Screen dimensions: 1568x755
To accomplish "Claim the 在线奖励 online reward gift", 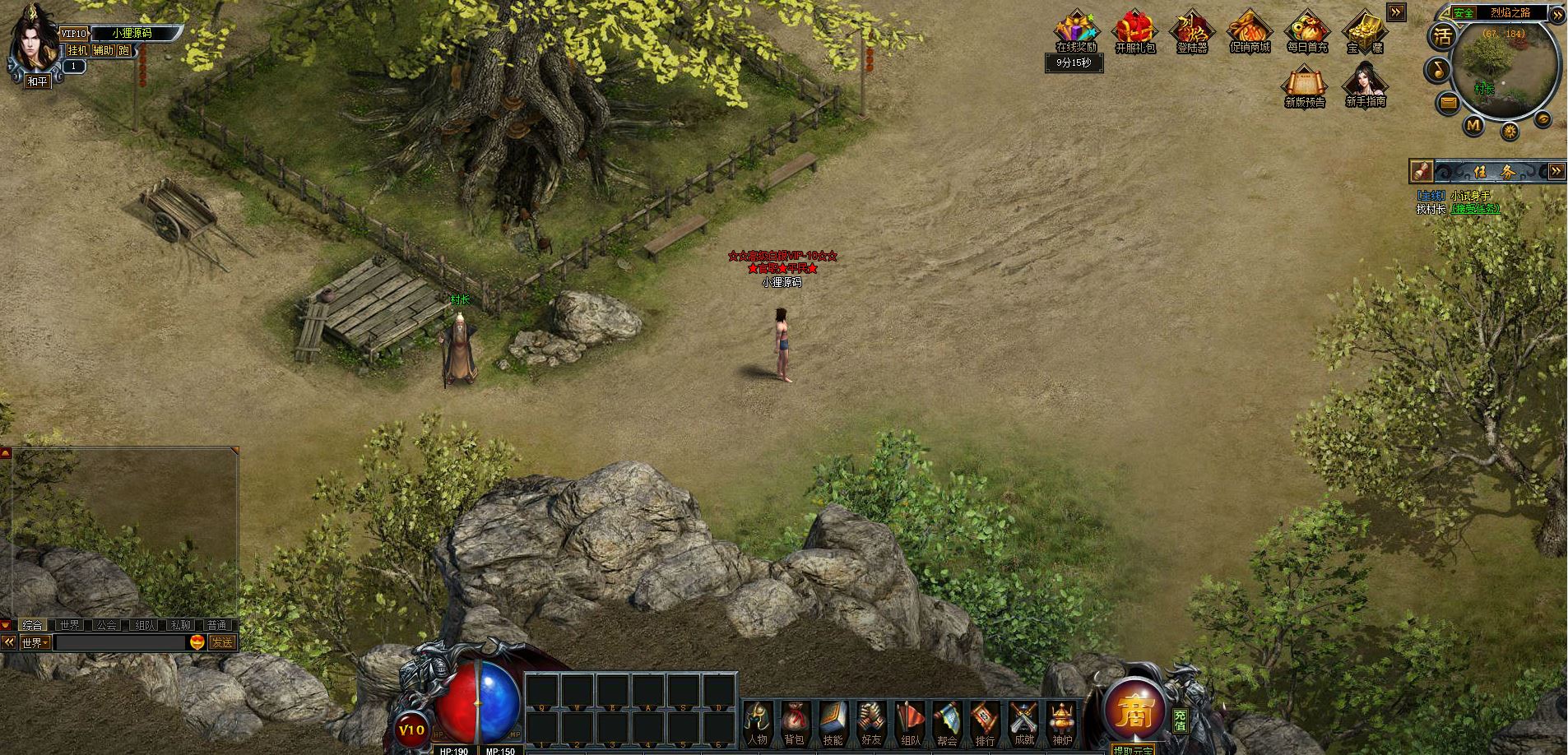I will click(x=1076, y=31).
